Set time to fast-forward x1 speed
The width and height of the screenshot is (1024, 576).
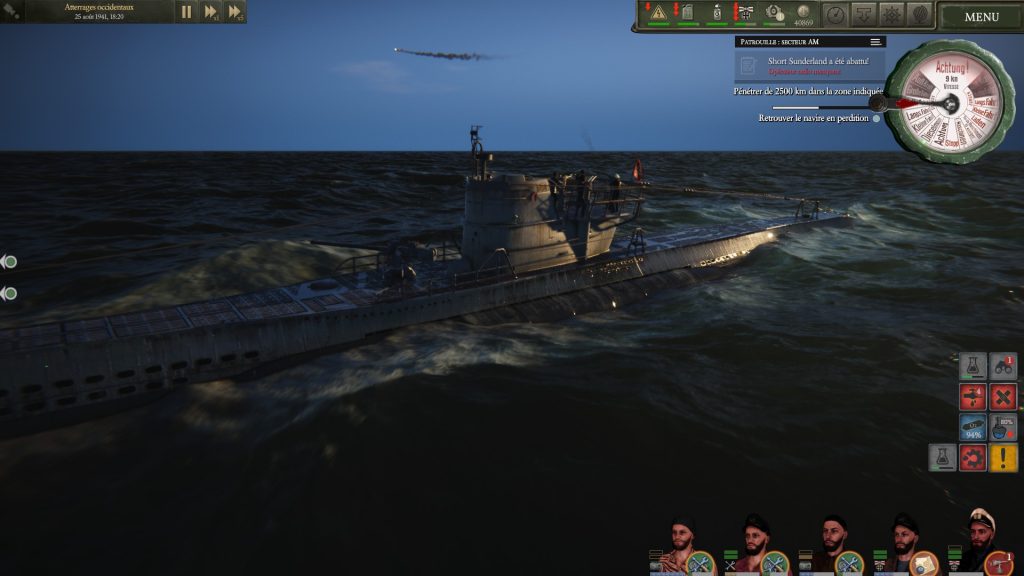pos(211,12)
